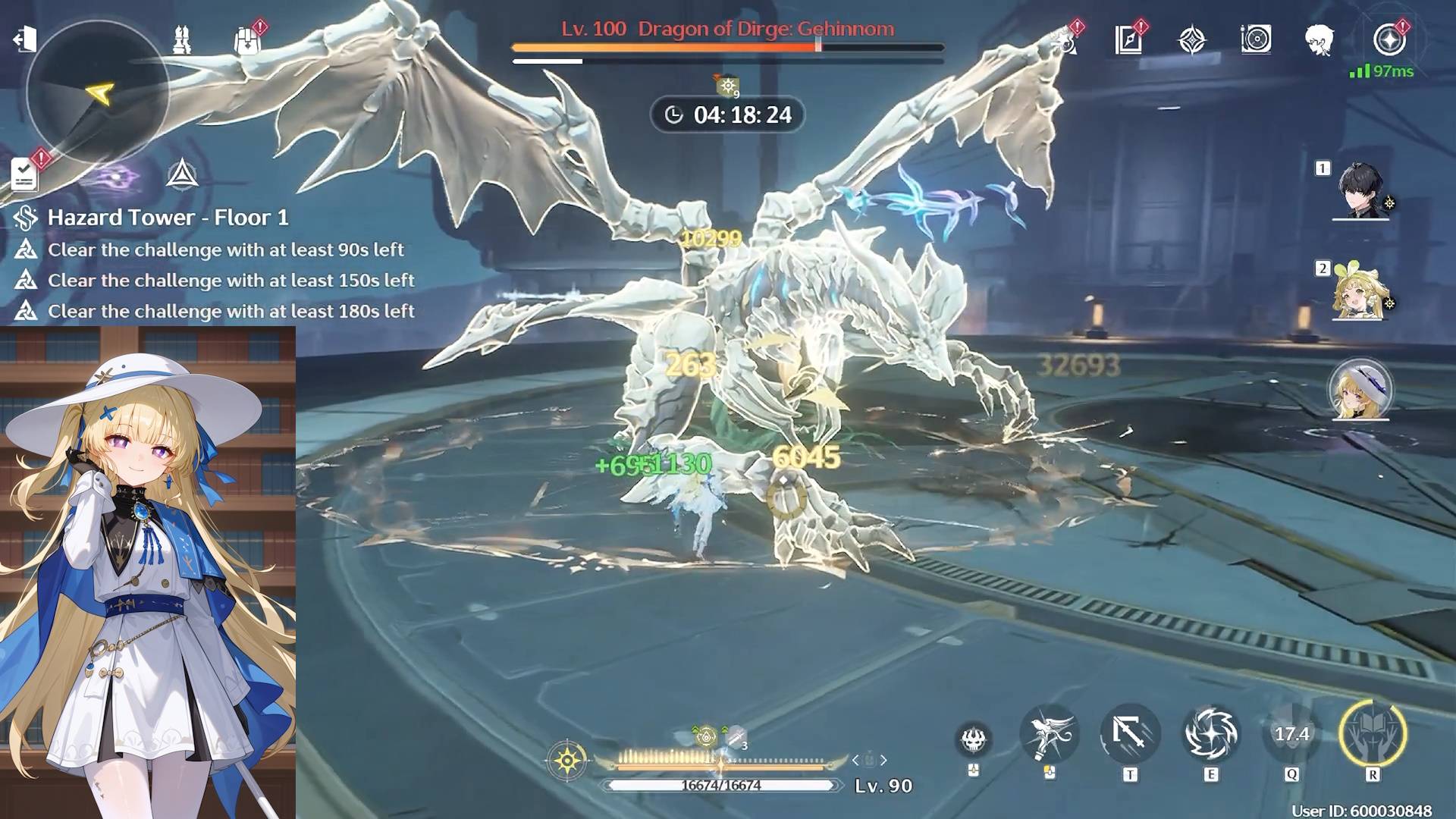The image size is (1456, 819).
Task: Open the character head profile menu
Action: [x=1319, y=39]
